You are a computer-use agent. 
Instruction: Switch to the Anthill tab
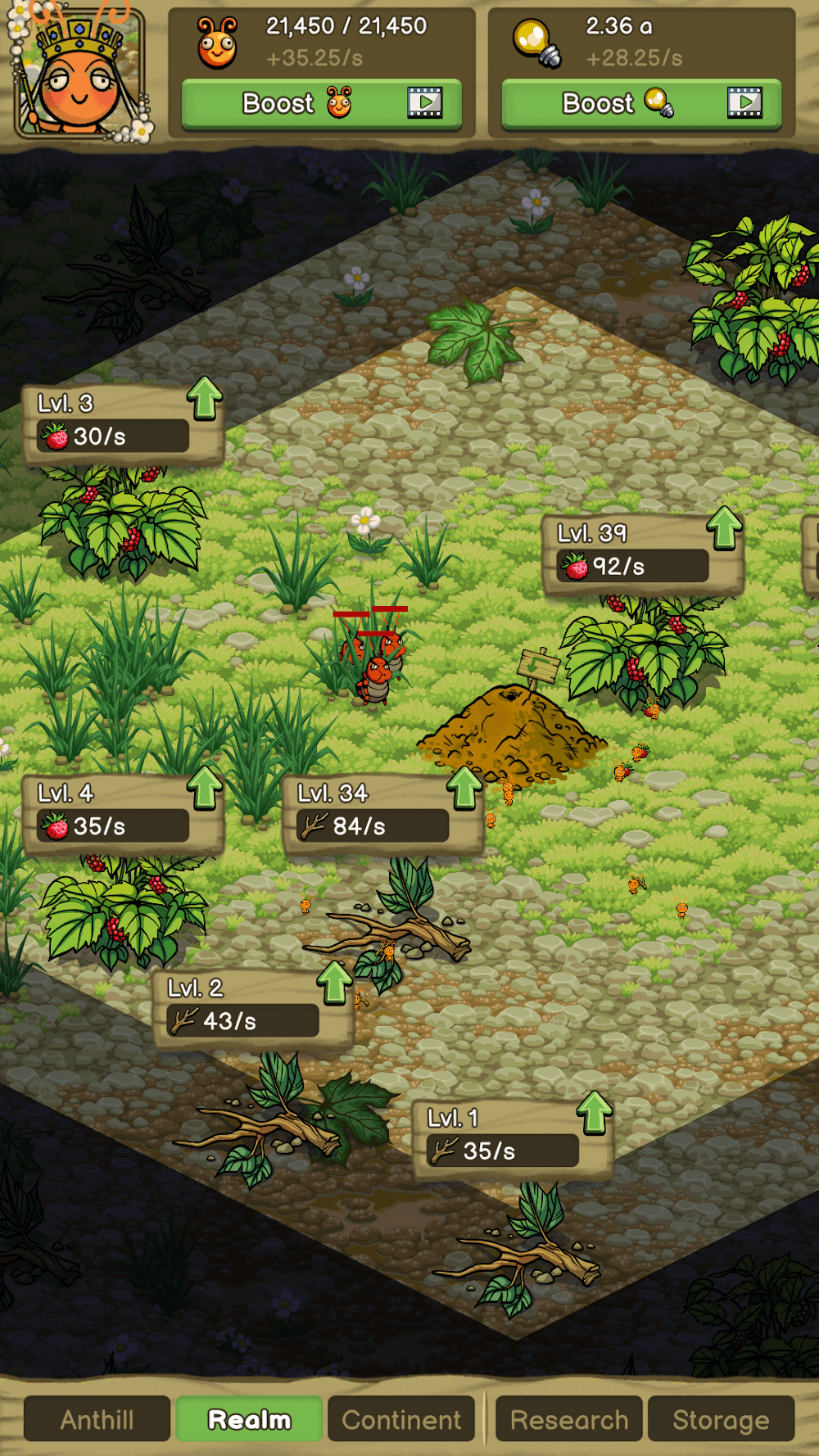pos(97,1419)
